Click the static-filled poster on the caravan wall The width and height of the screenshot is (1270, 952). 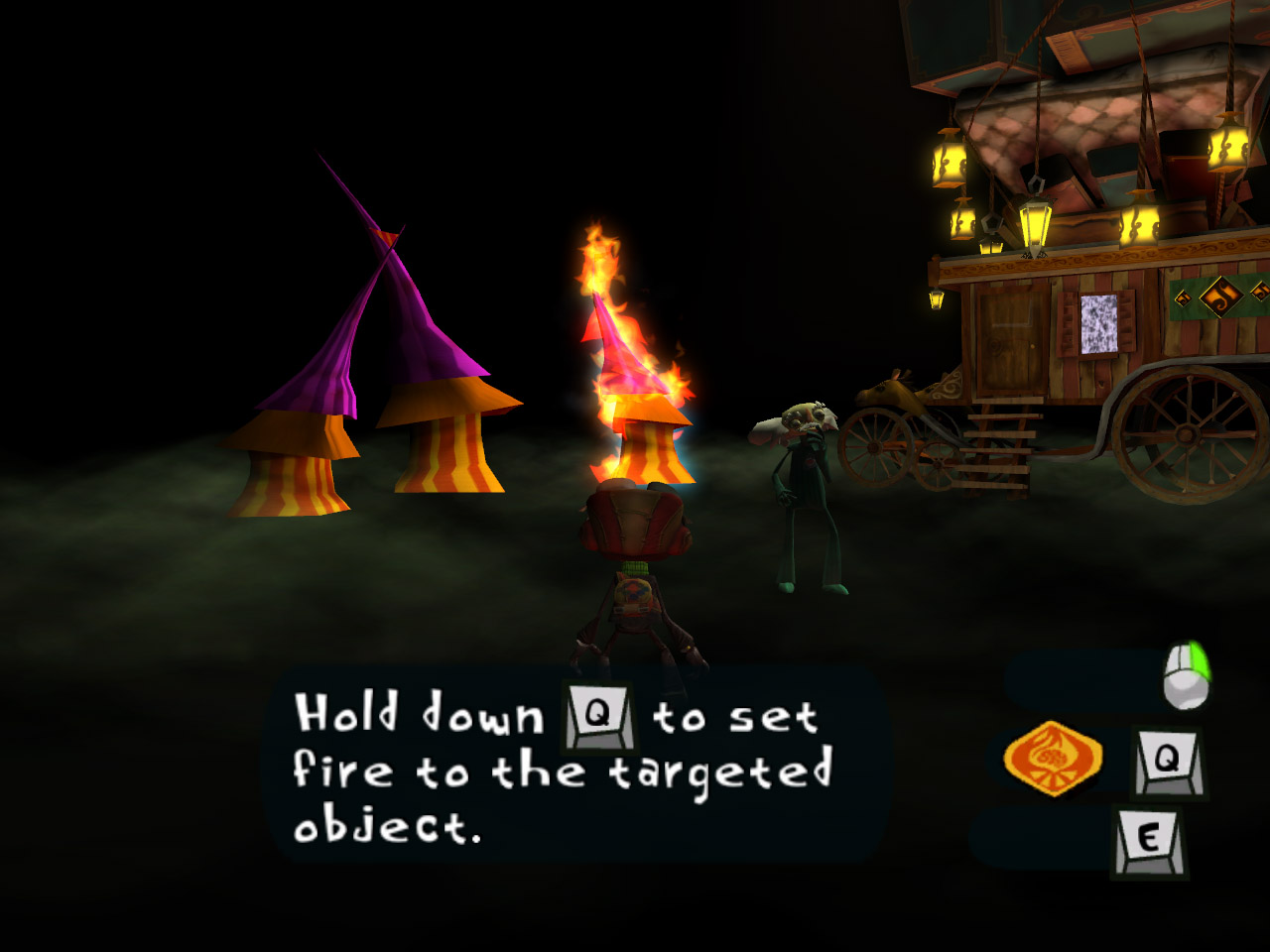click(x=1096, y=324)
